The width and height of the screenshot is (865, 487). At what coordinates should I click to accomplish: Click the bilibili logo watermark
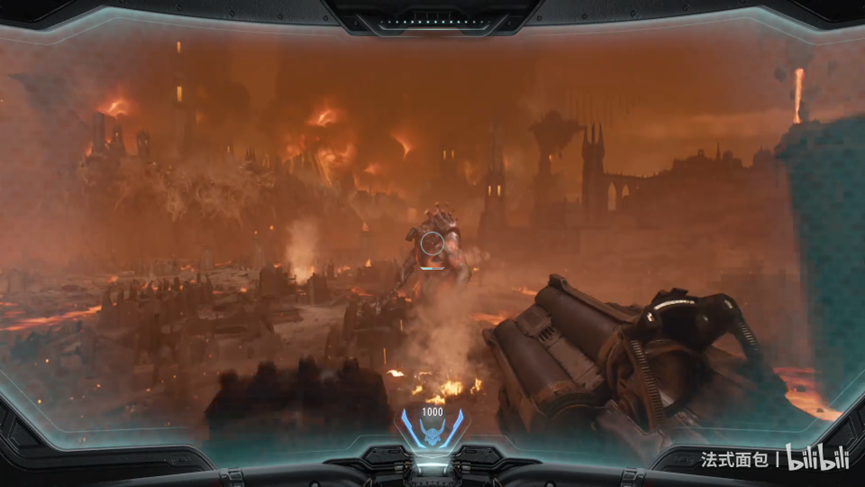click(x=816, y=459)
